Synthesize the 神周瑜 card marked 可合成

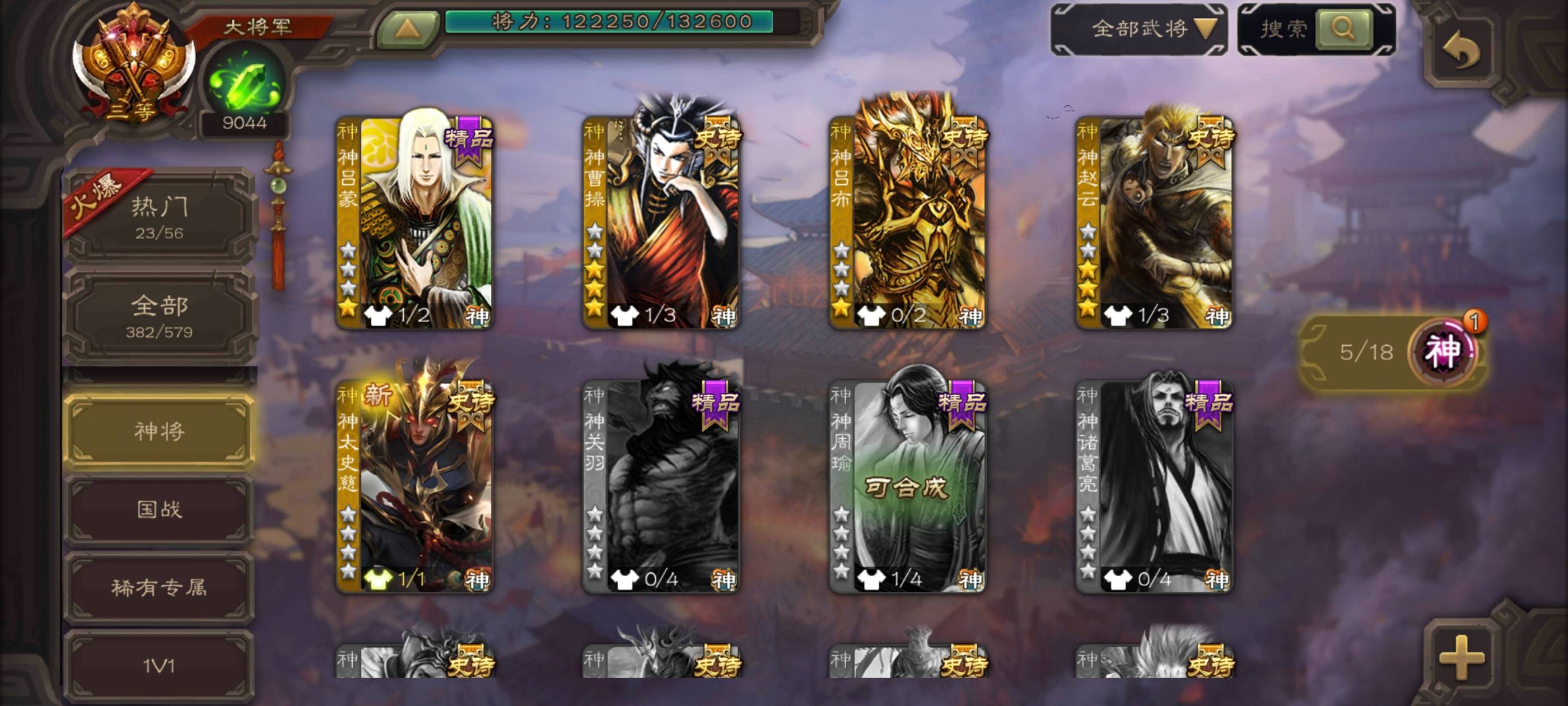[908, 487]
